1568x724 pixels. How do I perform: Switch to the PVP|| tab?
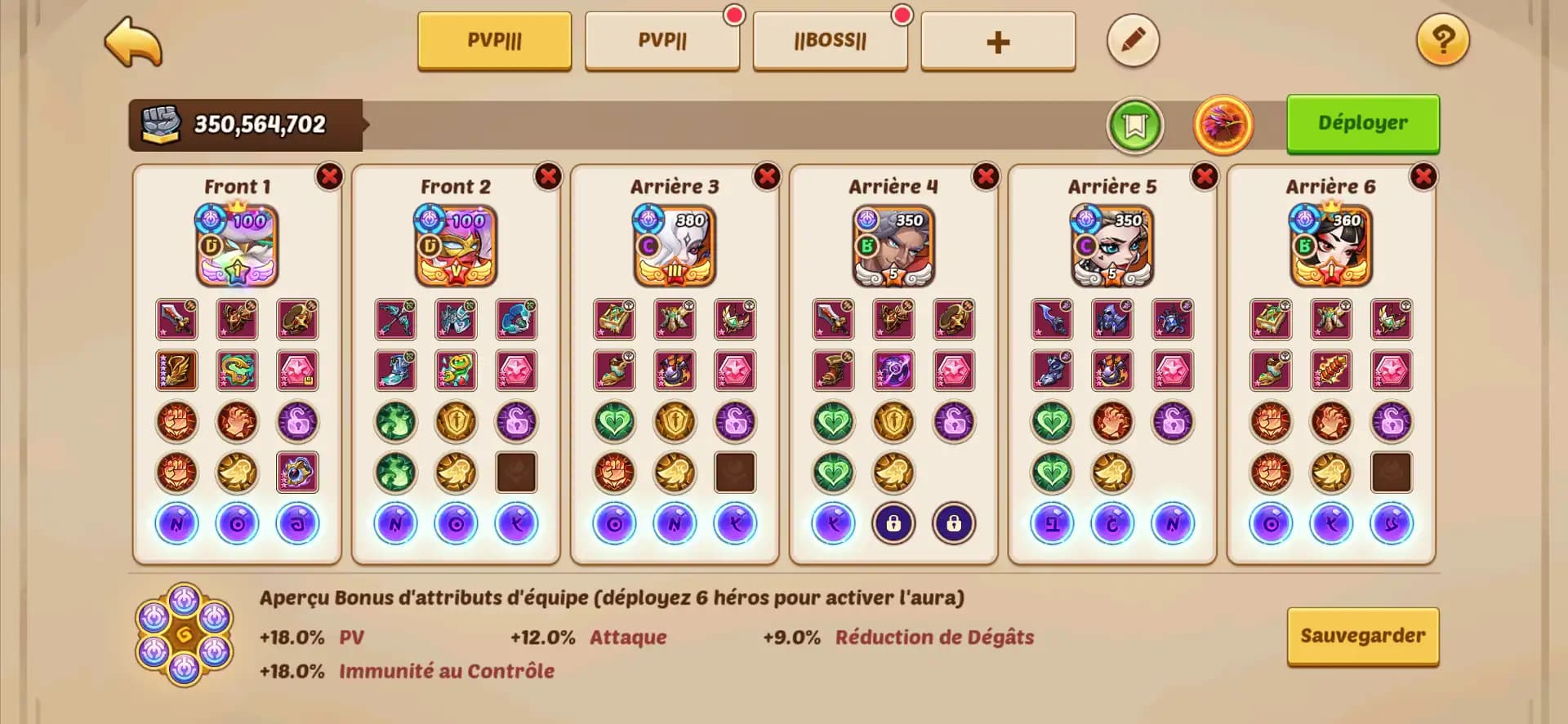click(662, 41)
